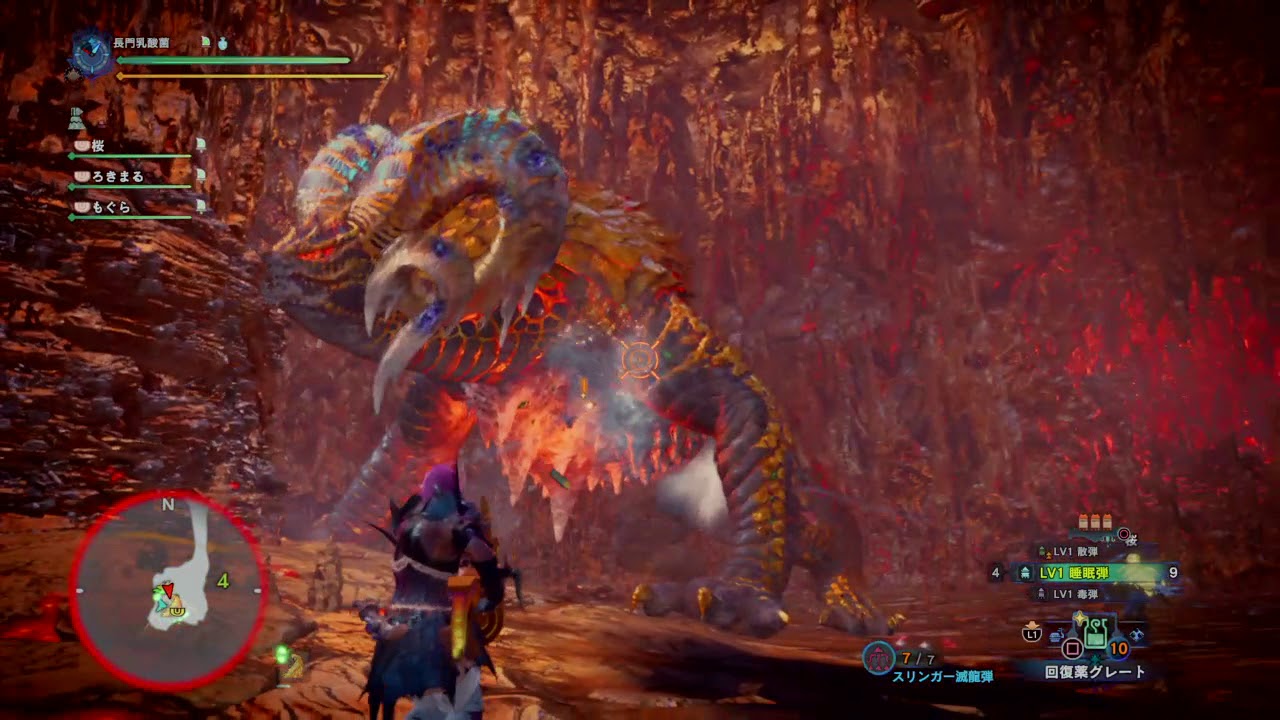Viewport: 1280px width, 720px height.
Task: Click the potion buff icon above the health bar
Action: coord(223,44)
